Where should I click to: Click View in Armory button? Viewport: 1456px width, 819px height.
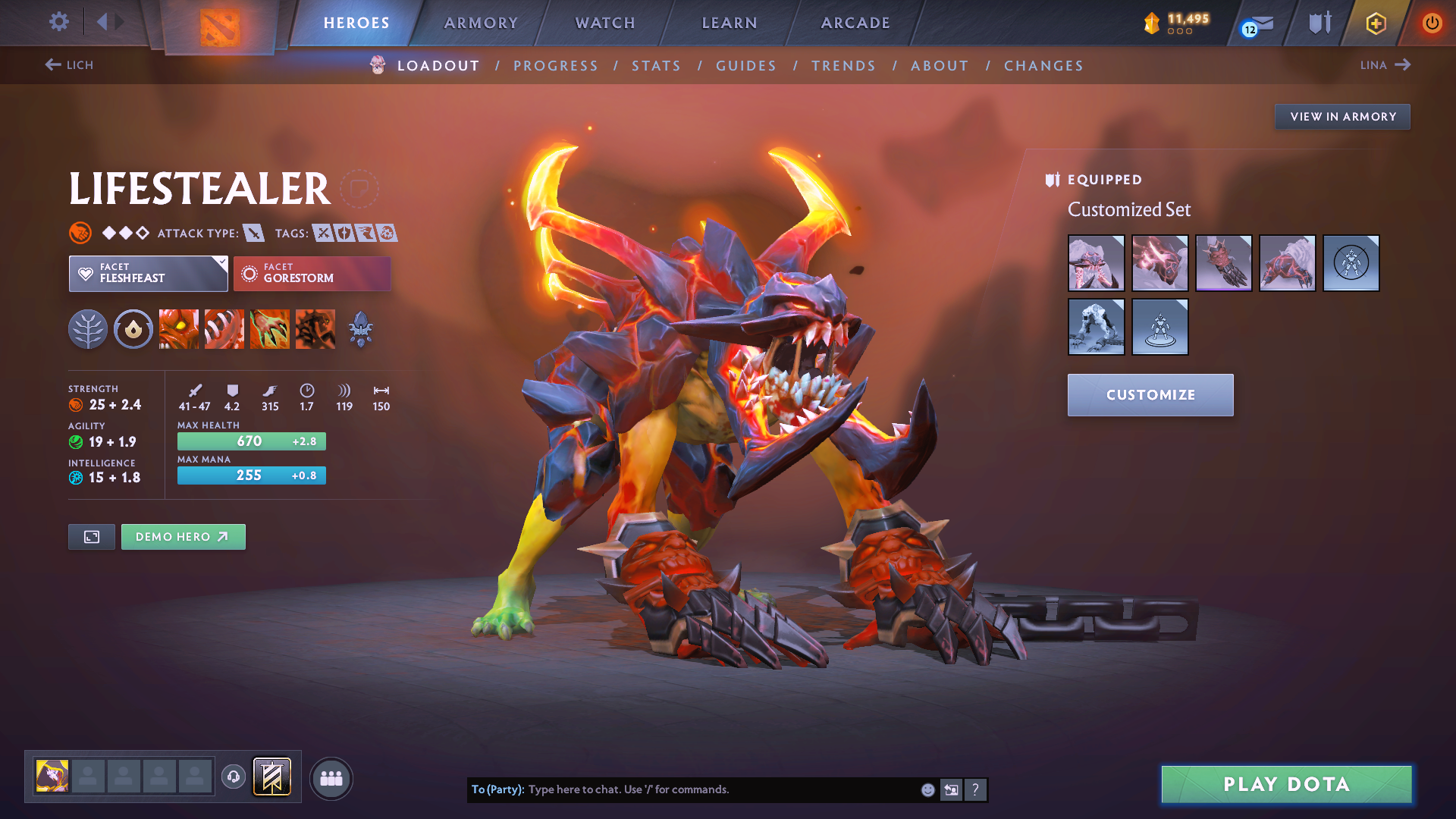click(x=1342, y=117)
